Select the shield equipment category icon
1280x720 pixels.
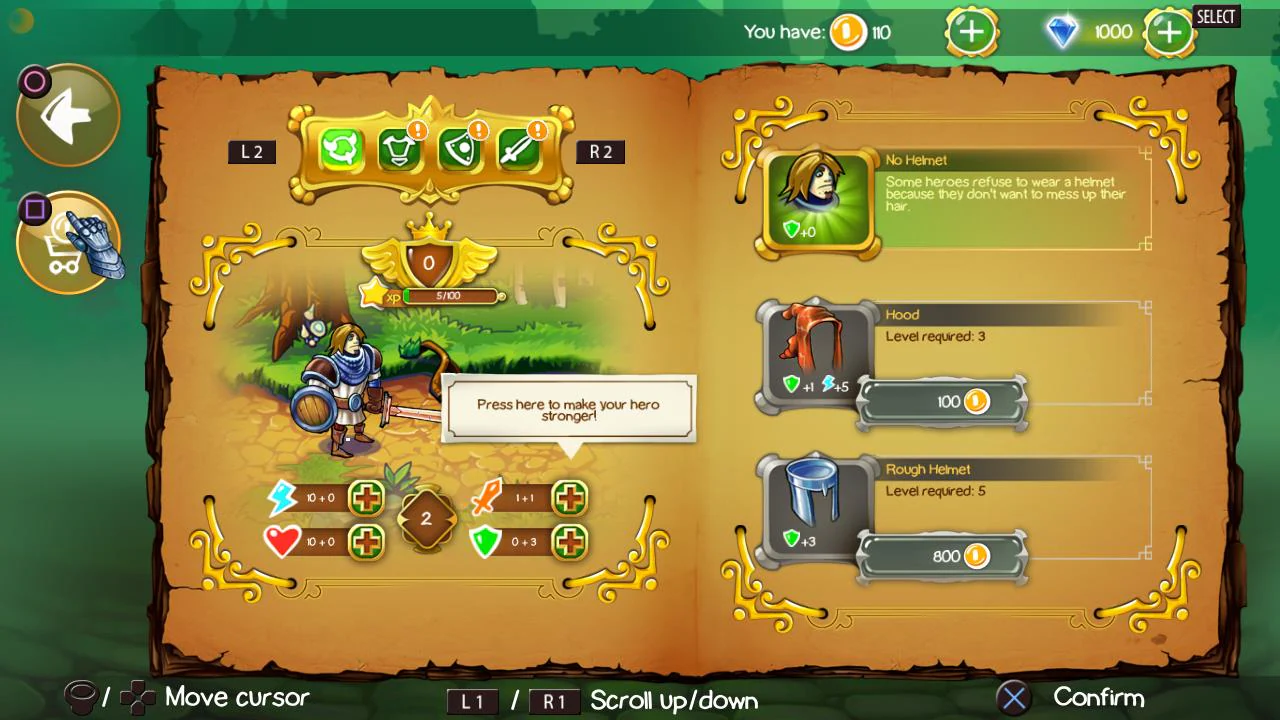coord(460,150)
